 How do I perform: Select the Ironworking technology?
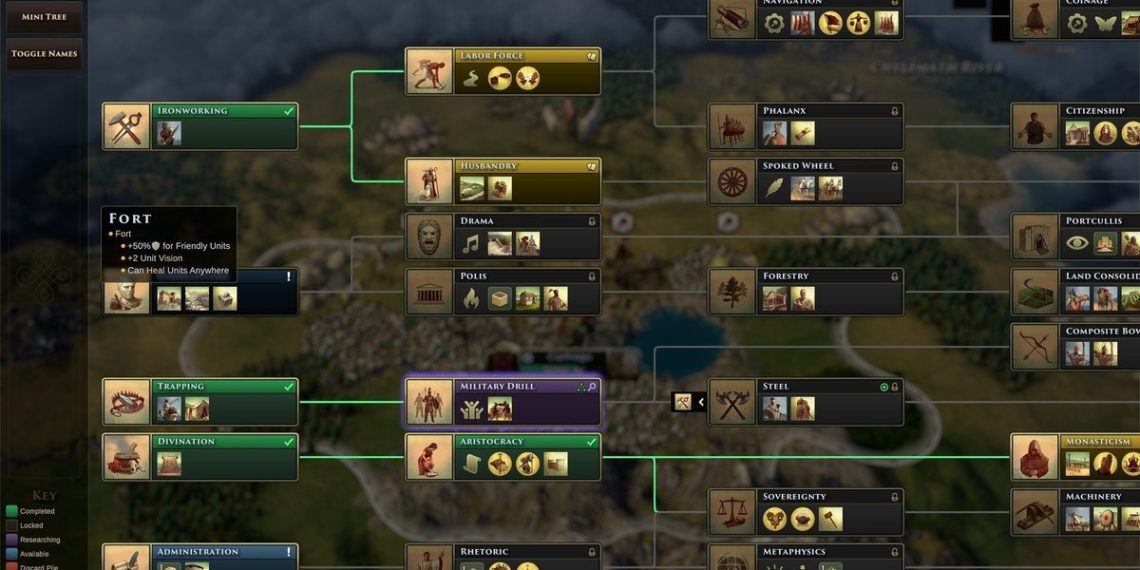pos(200,127)
